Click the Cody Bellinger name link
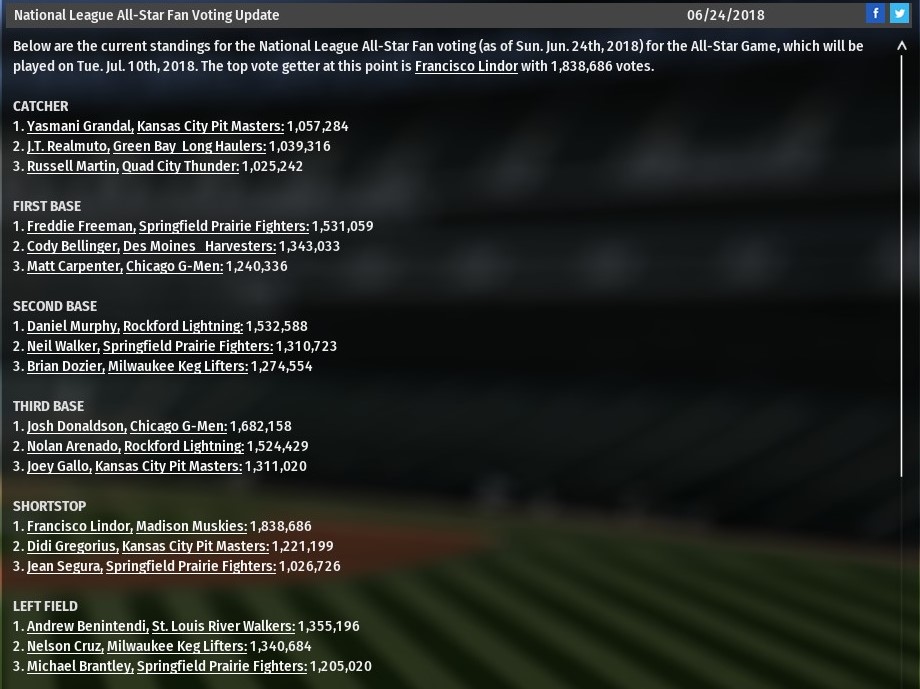920x689 pixels. click(x=73, y=246)
